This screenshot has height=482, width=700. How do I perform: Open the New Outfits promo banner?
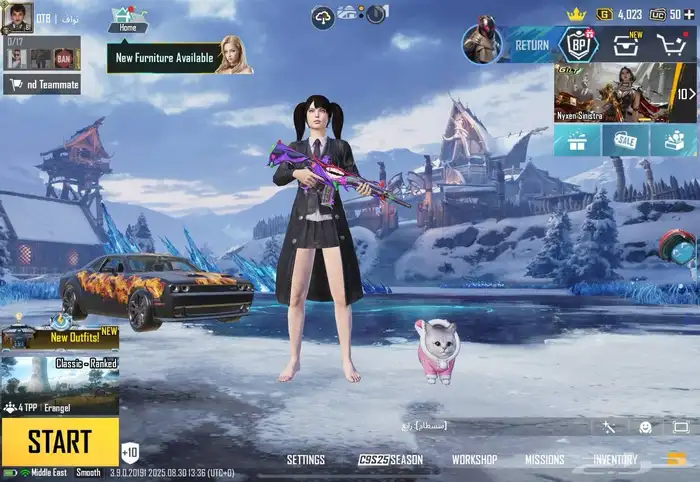[x=59, y=334]
